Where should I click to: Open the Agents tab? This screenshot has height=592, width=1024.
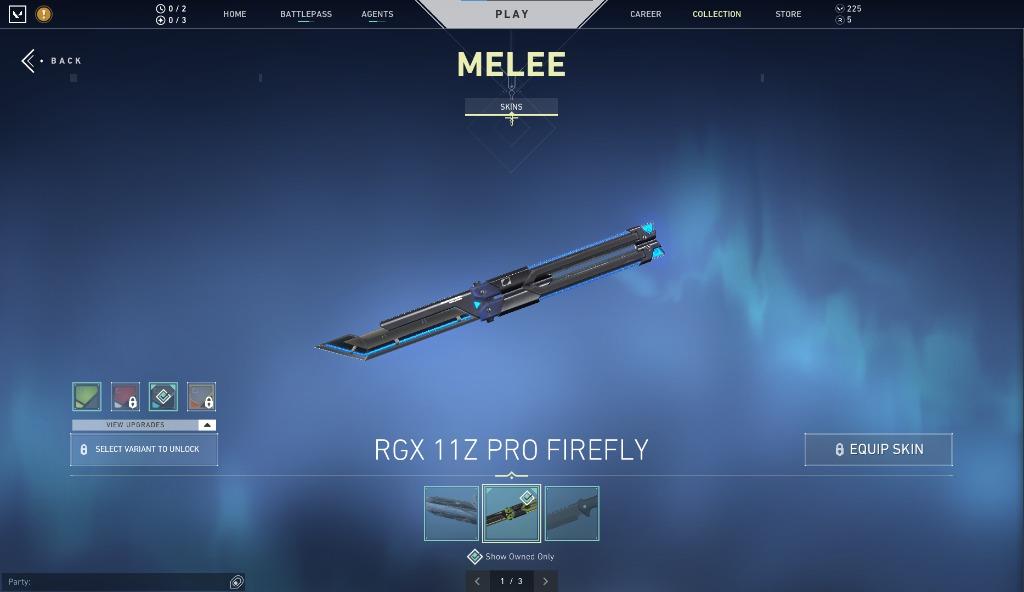click(377, 14)
